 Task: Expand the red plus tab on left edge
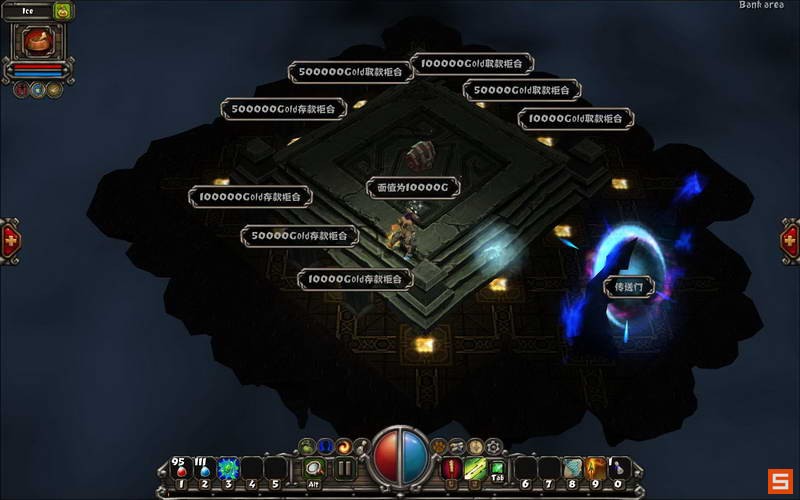pos(10,241)
